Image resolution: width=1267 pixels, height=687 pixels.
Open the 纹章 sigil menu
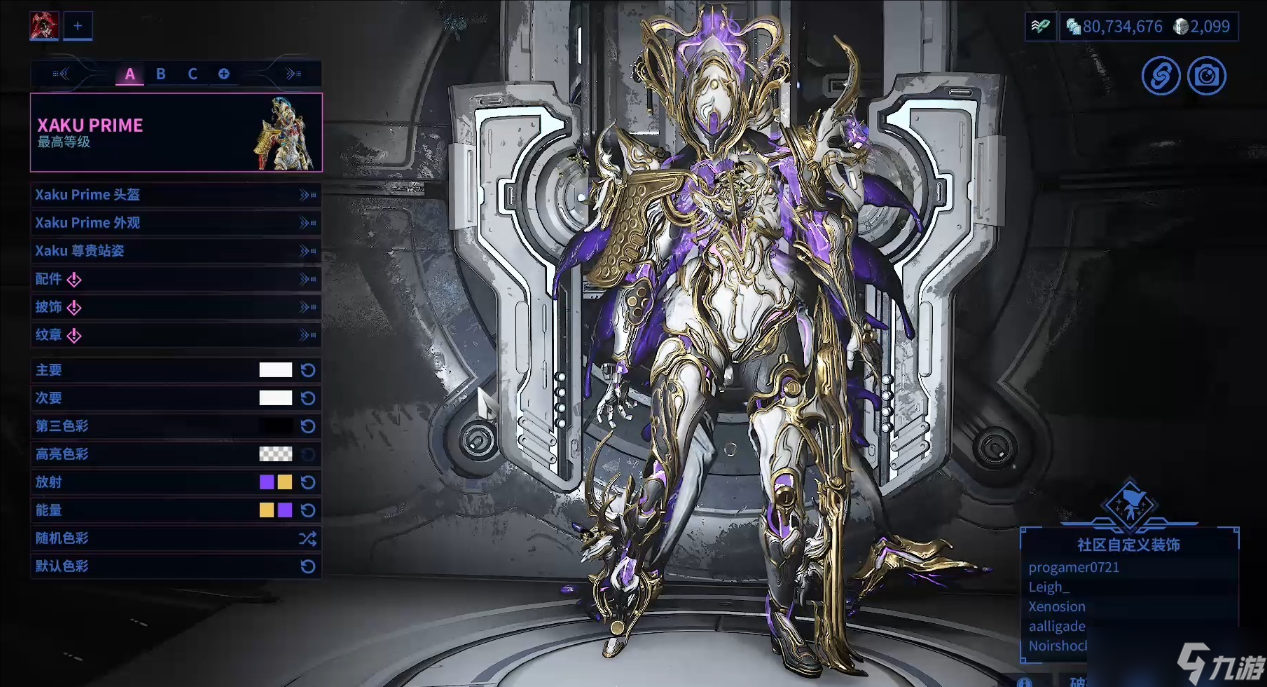(175, 335)
